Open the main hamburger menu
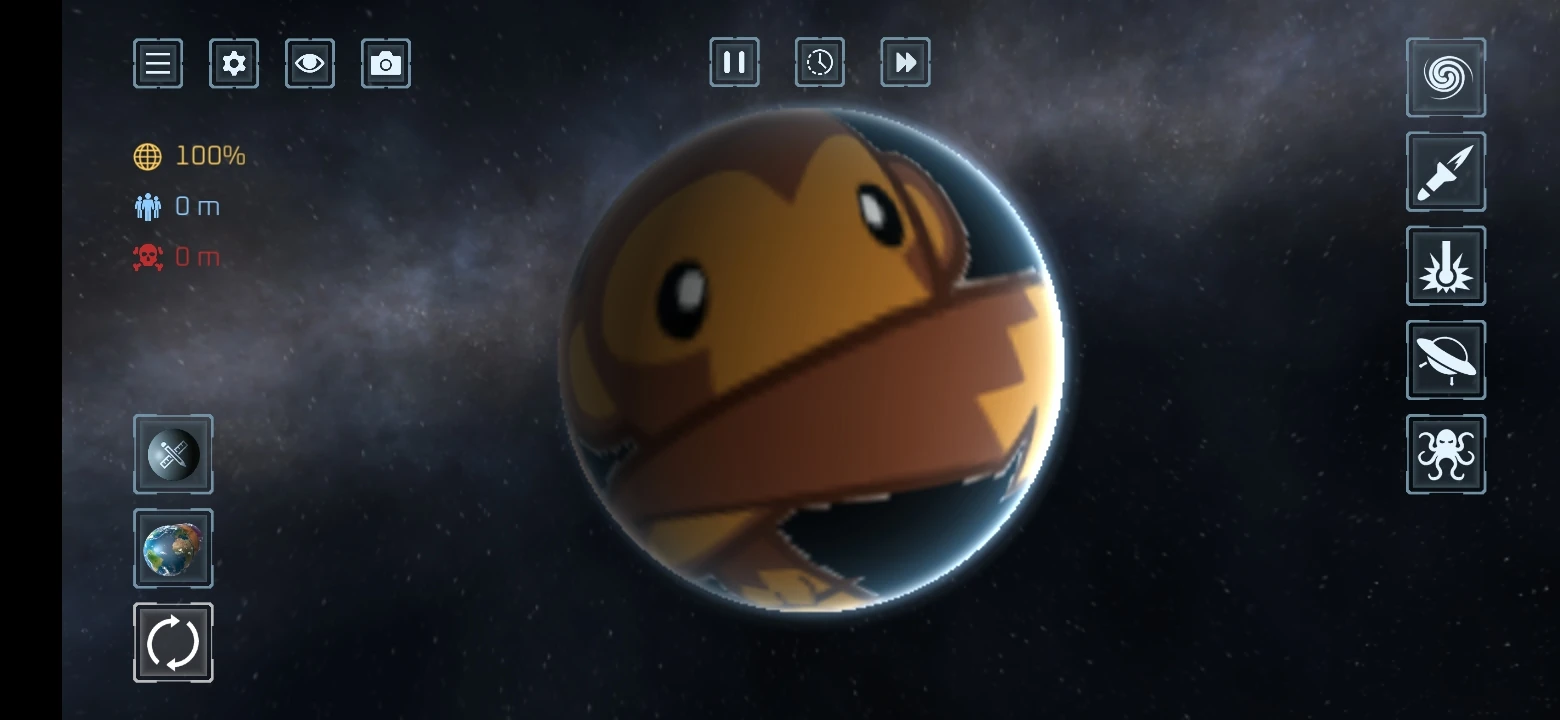The width and height of the screenshot is (1560, 720). [157, 62]
